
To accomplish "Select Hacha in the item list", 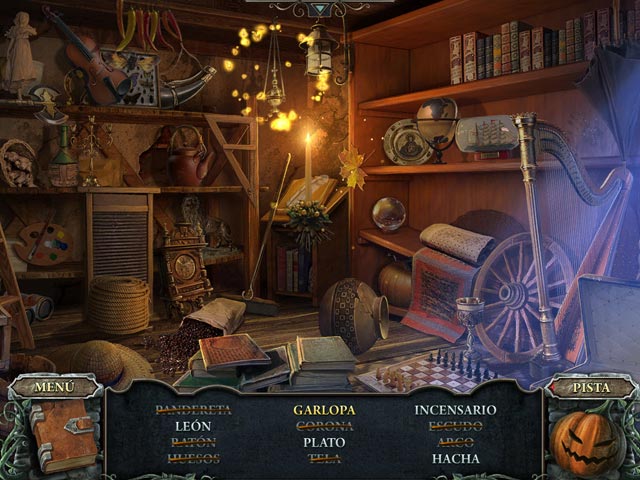I will [455, 459].
